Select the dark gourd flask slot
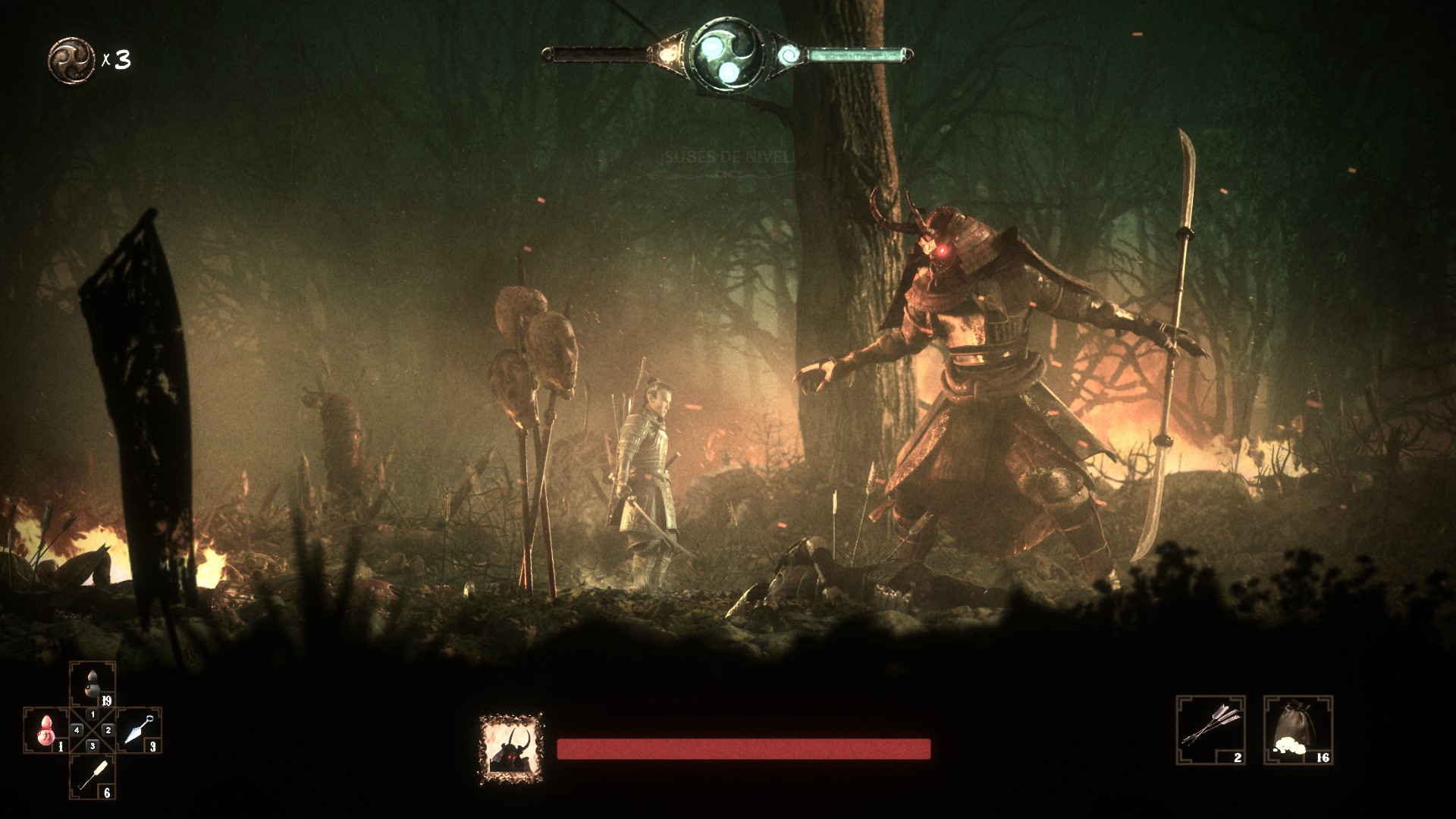1456x819 pixels. (93, 684)
